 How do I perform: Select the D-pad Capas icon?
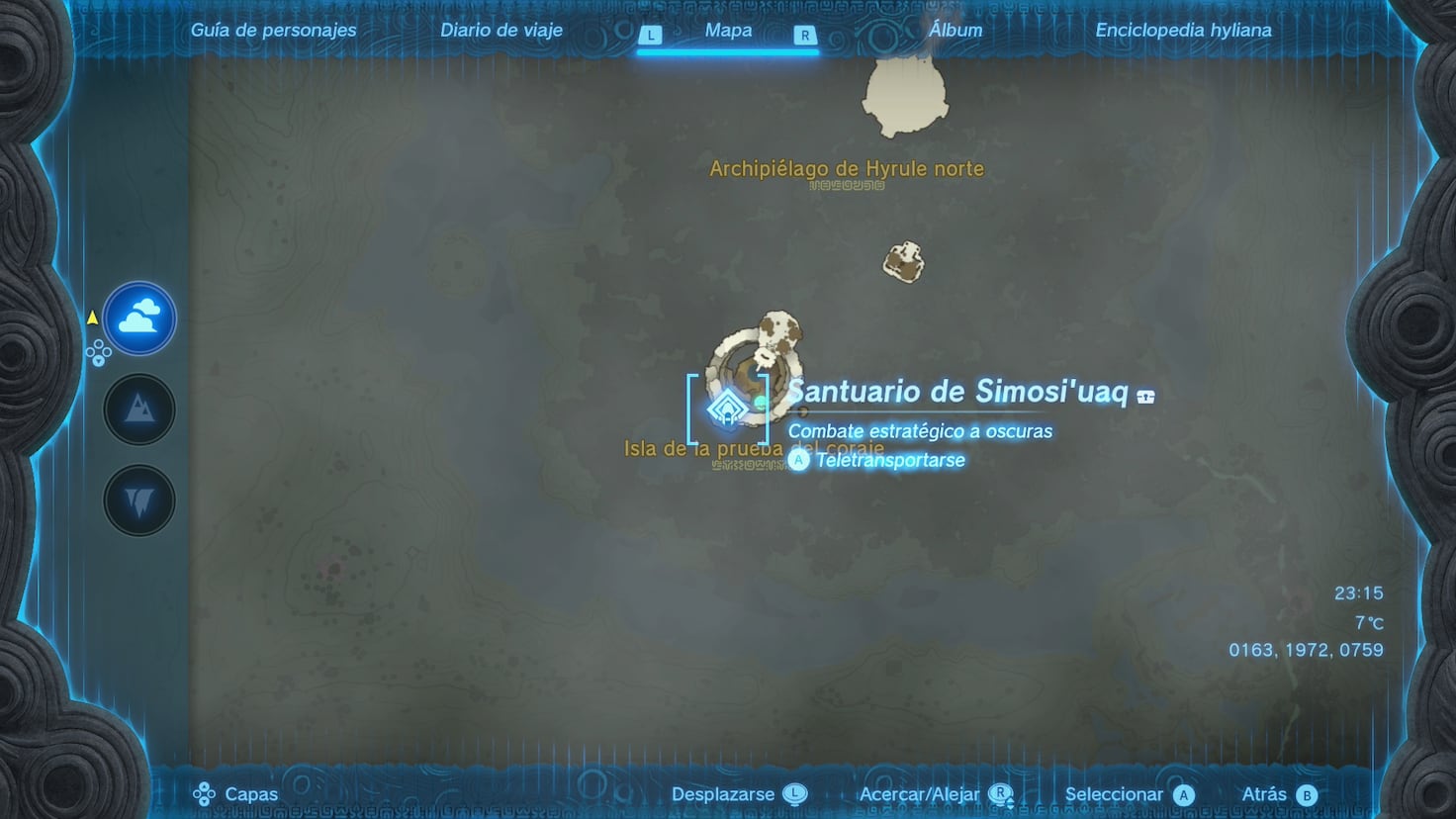point(206,793)
